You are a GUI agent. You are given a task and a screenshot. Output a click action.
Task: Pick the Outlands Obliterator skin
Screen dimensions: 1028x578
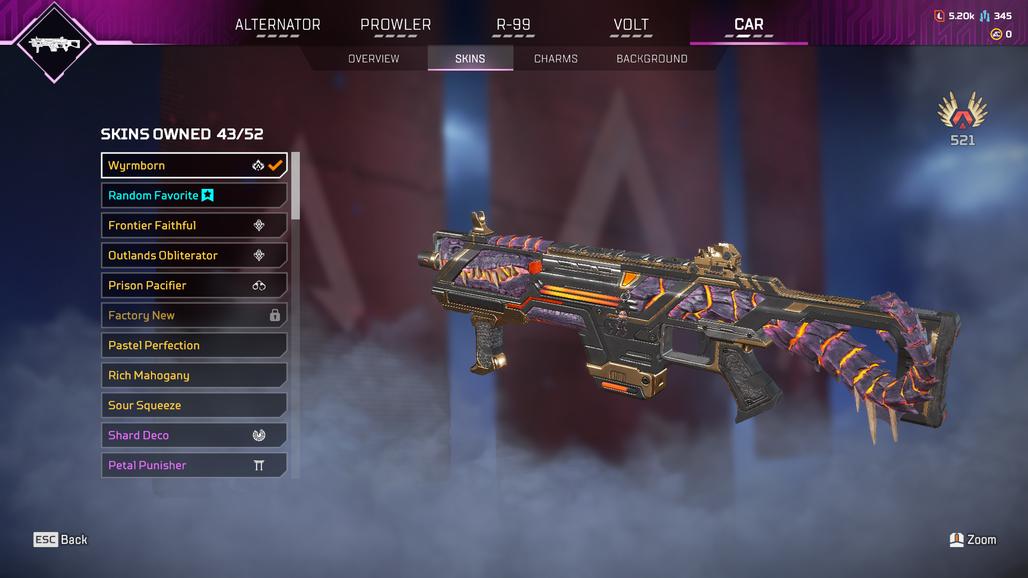(x=194, y=255)
